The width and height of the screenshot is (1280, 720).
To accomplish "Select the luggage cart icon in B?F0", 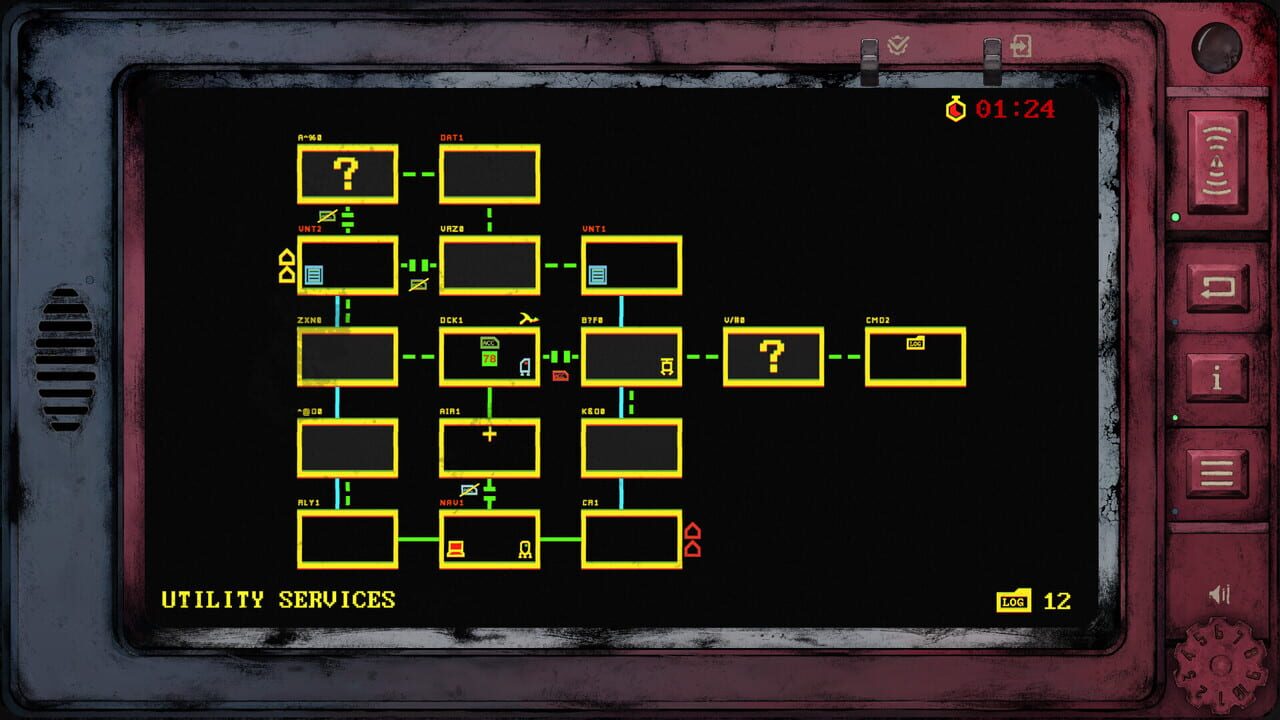I will pos(667,366).
